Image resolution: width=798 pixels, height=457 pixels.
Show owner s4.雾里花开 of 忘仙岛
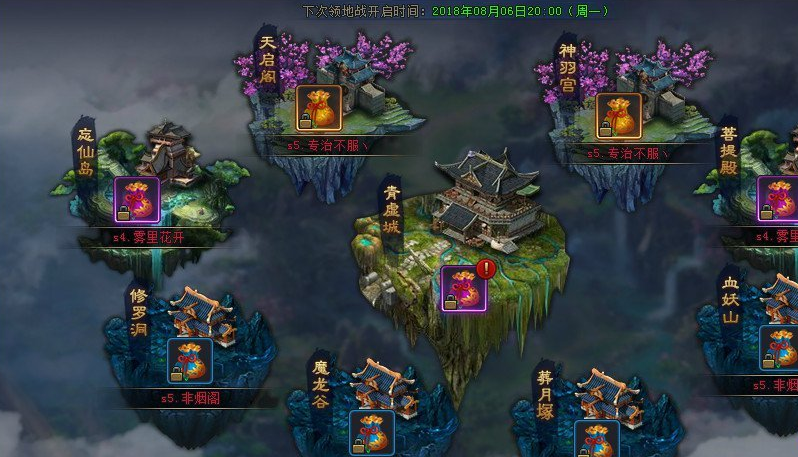pos(149,237)
